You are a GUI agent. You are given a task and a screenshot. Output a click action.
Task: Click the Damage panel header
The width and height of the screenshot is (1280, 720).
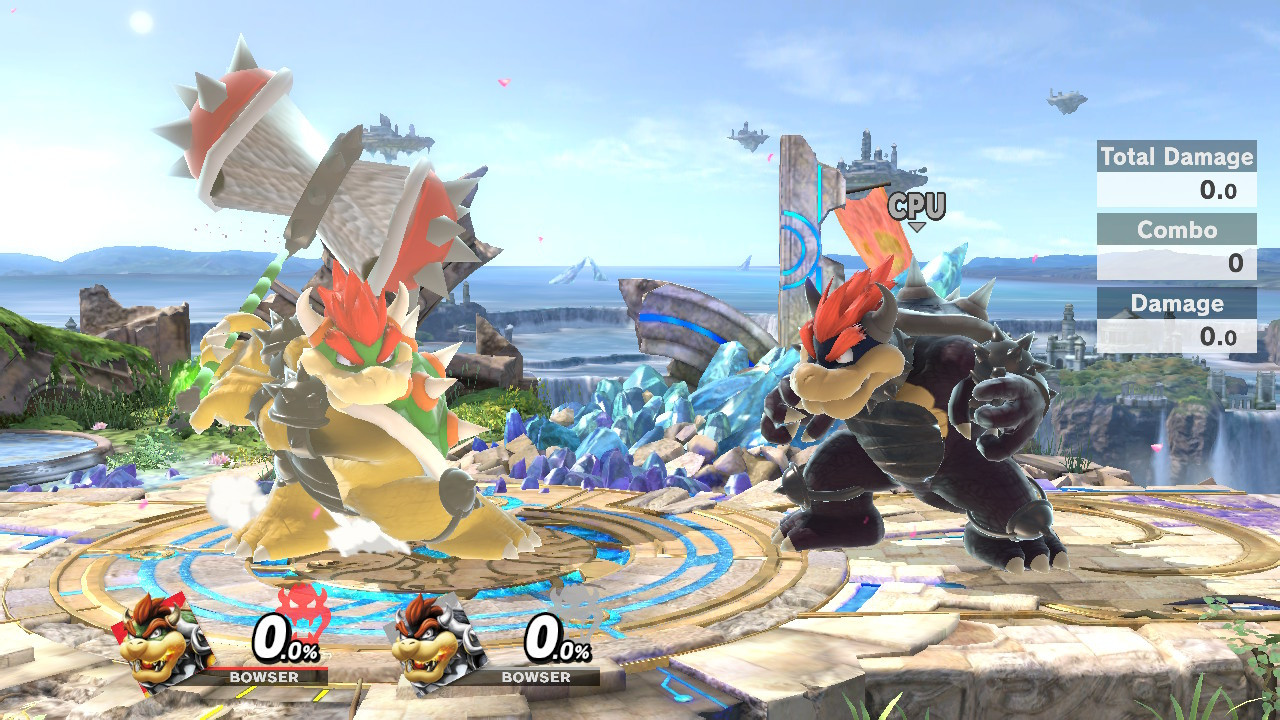coord(1176,304)
